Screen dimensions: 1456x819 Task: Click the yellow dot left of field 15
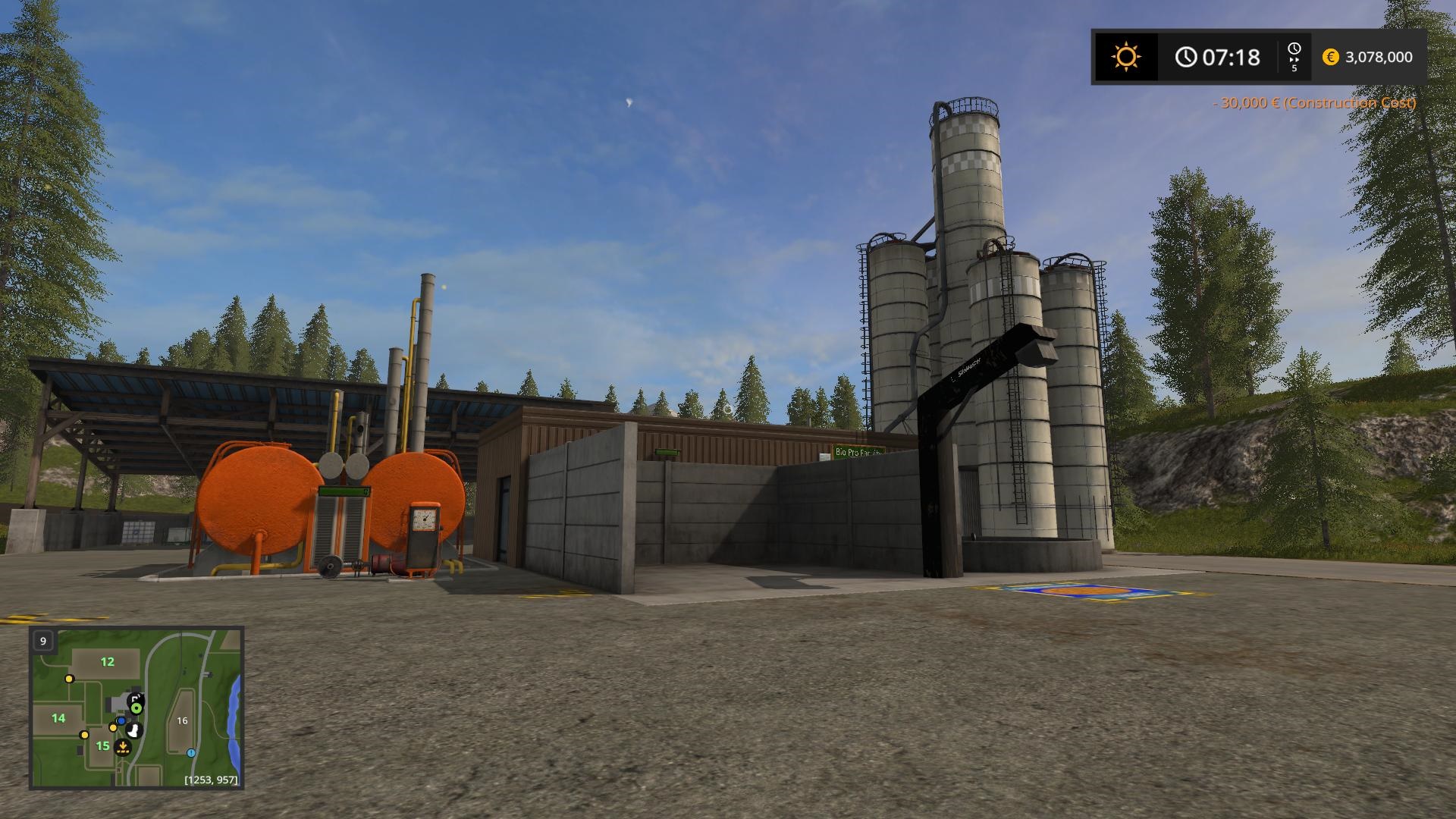[x=84, y=736]
